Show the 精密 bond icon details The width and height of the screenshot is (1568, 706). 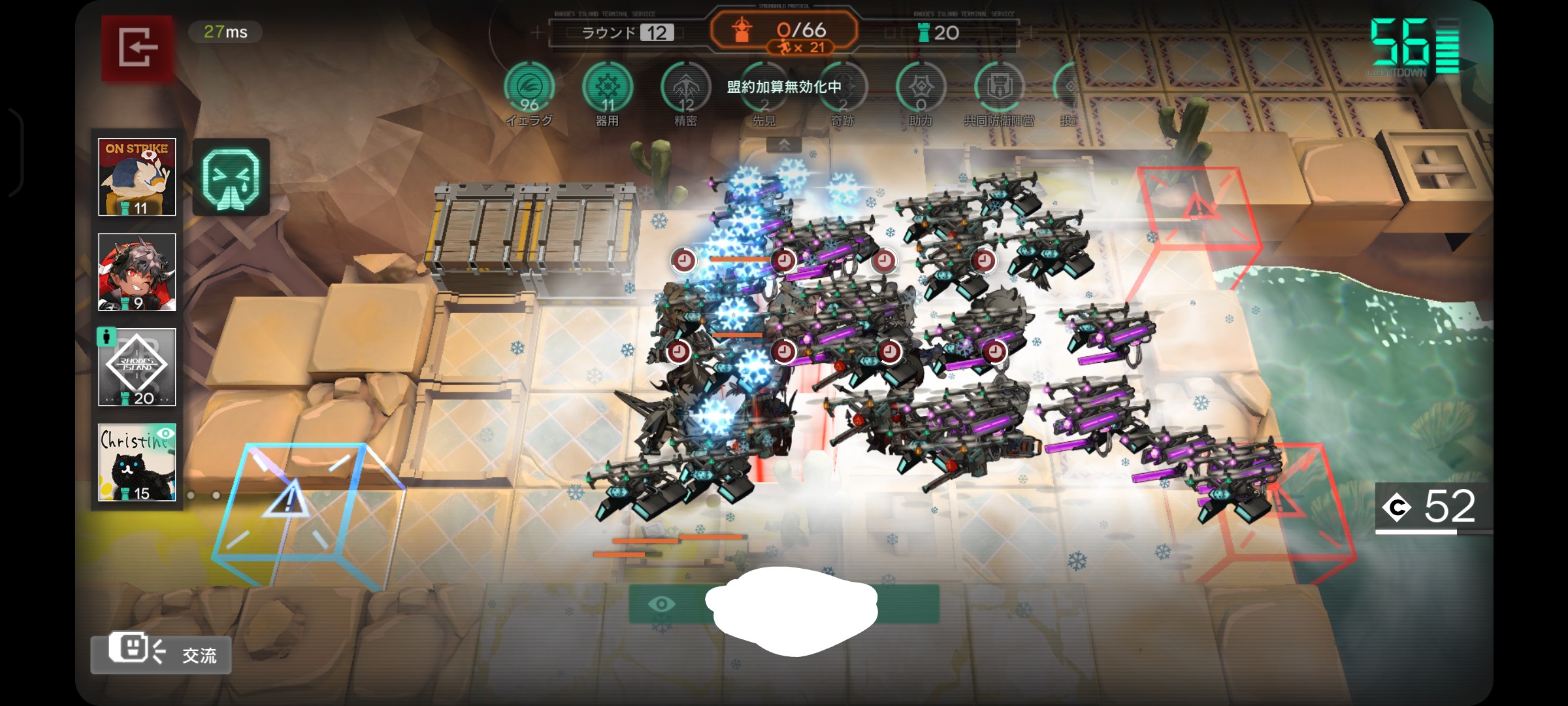tap(685, 88)
